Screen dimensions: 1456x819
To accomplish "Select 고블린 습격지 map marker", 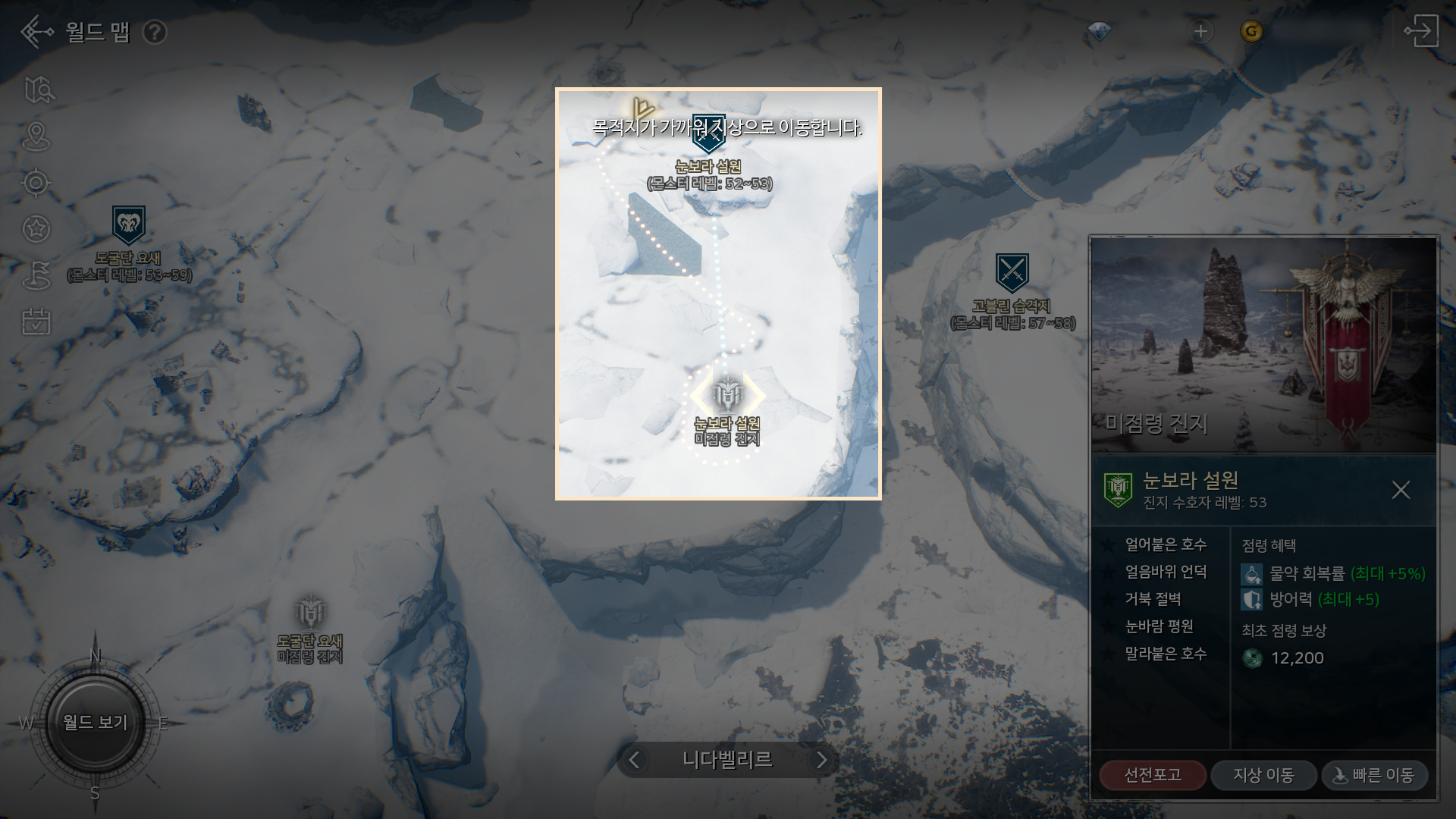I will tap(1012, 273).
